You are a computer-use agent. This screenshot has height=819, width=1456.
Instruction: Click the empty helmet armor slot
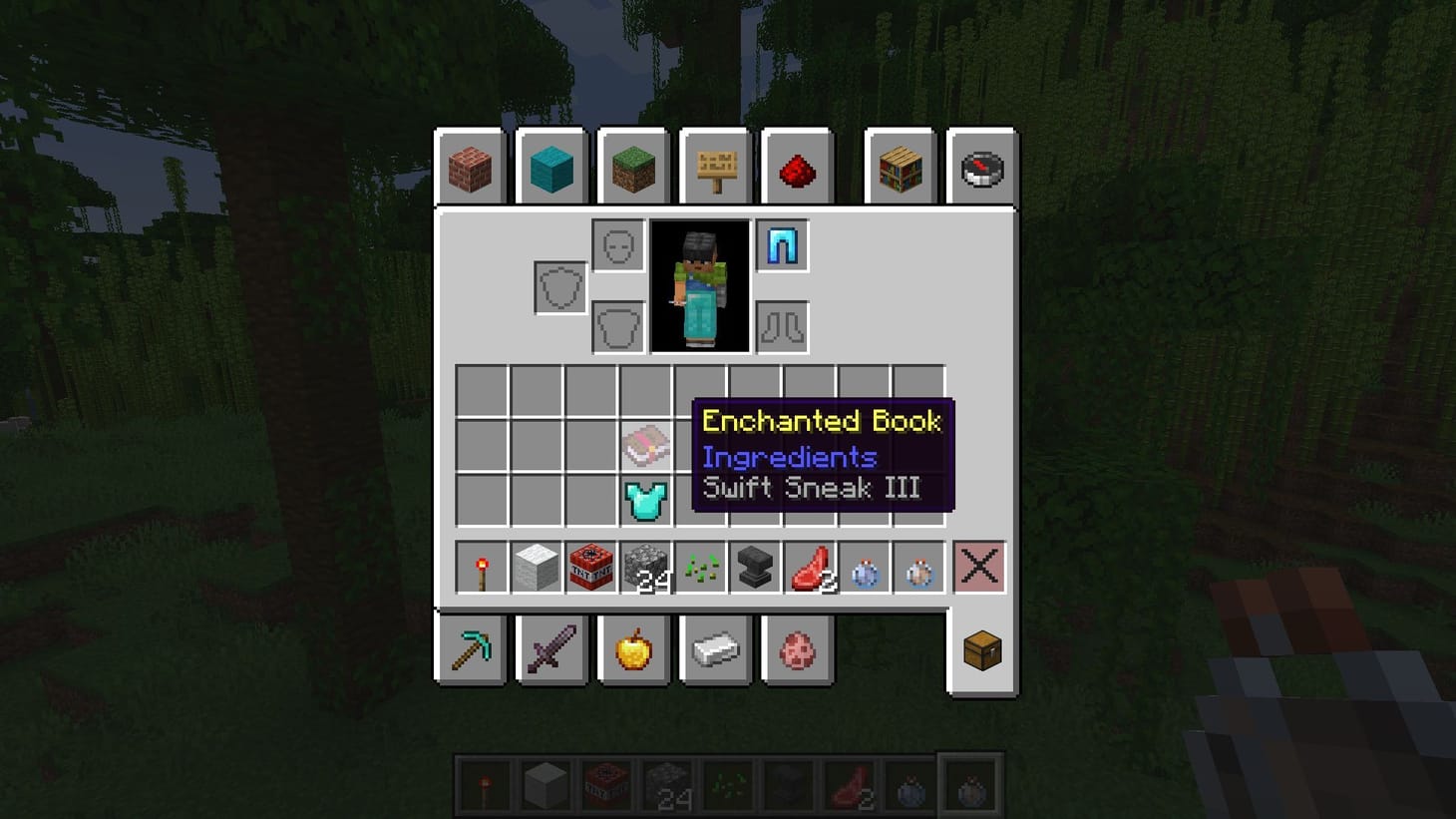[x=616, y=244]
